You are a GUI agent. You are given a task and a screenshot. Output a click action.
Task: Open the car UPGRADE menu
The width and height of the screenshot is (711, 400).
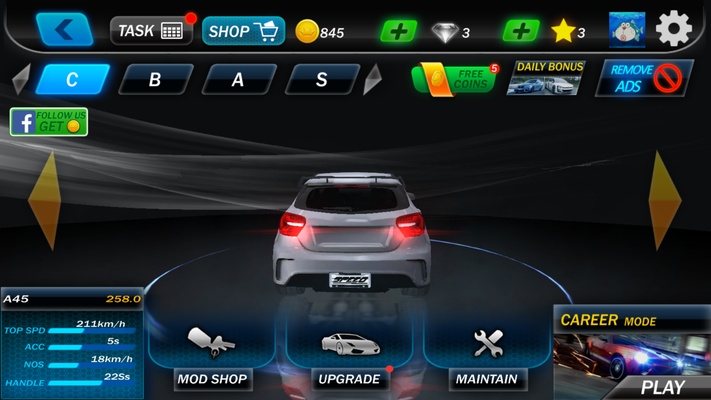[349, 356]
